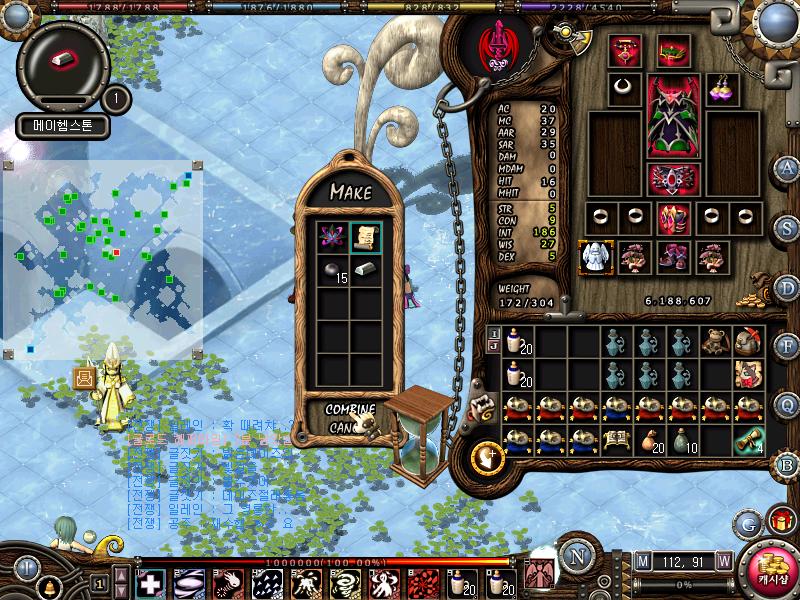Select the equipped red armor slot
This screenshot has height=600, width=800.
[671, 116]
